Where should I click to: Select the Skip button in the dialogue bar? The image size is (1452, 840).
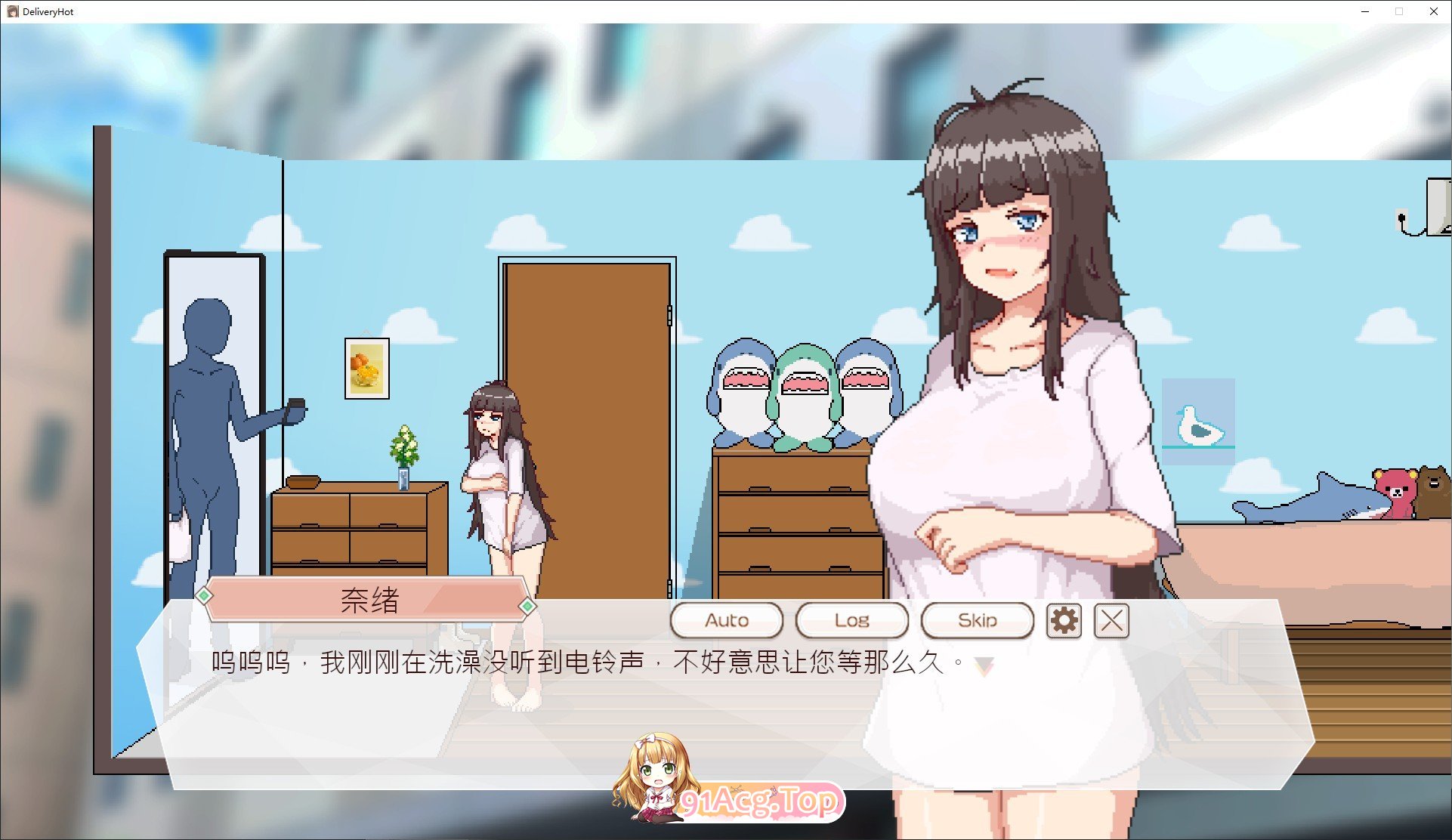click(x=976, y=619)
